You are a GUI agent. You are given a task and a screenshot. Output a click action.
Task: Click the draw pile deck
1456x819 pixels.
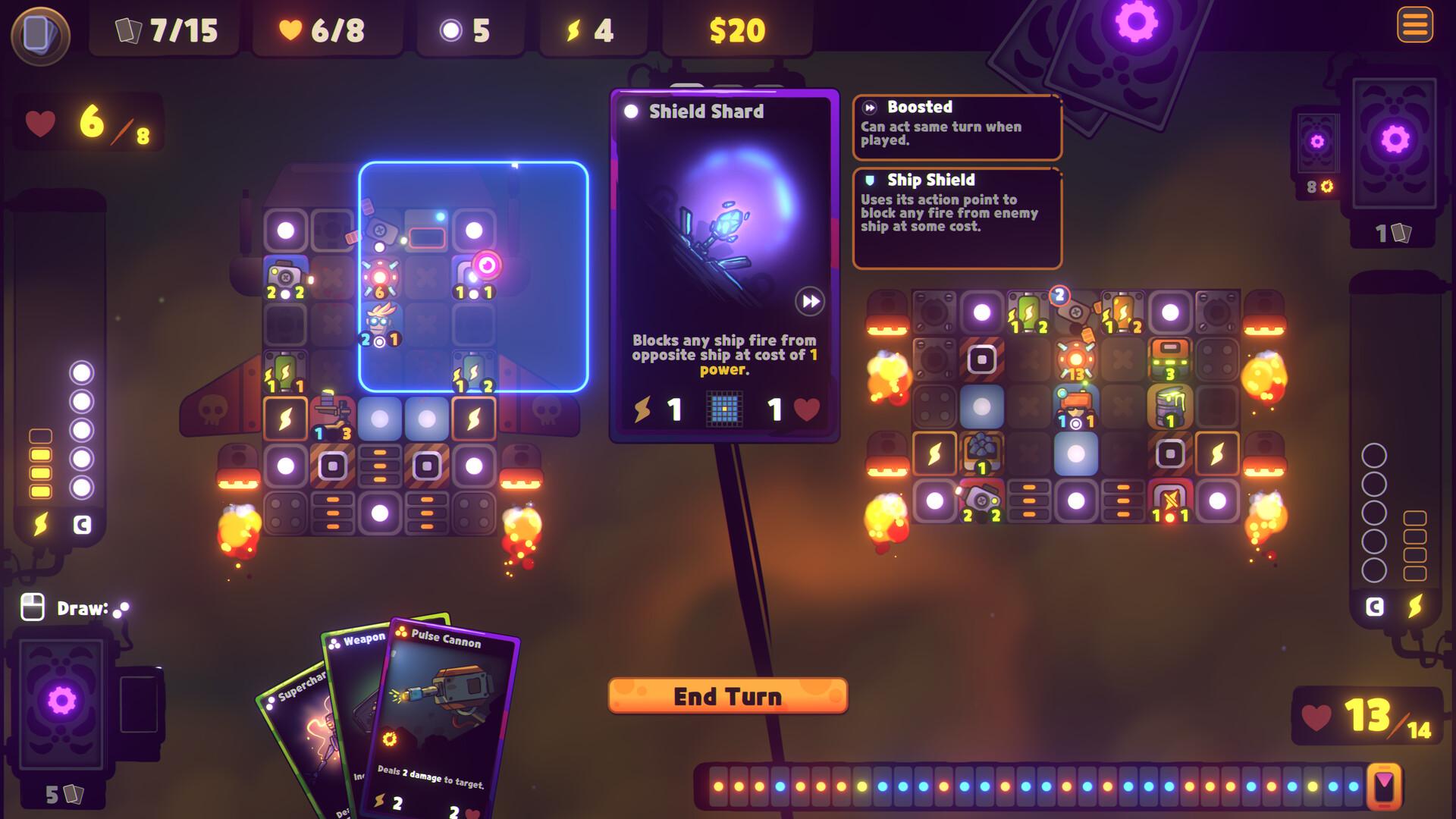[x=62, y=701]
